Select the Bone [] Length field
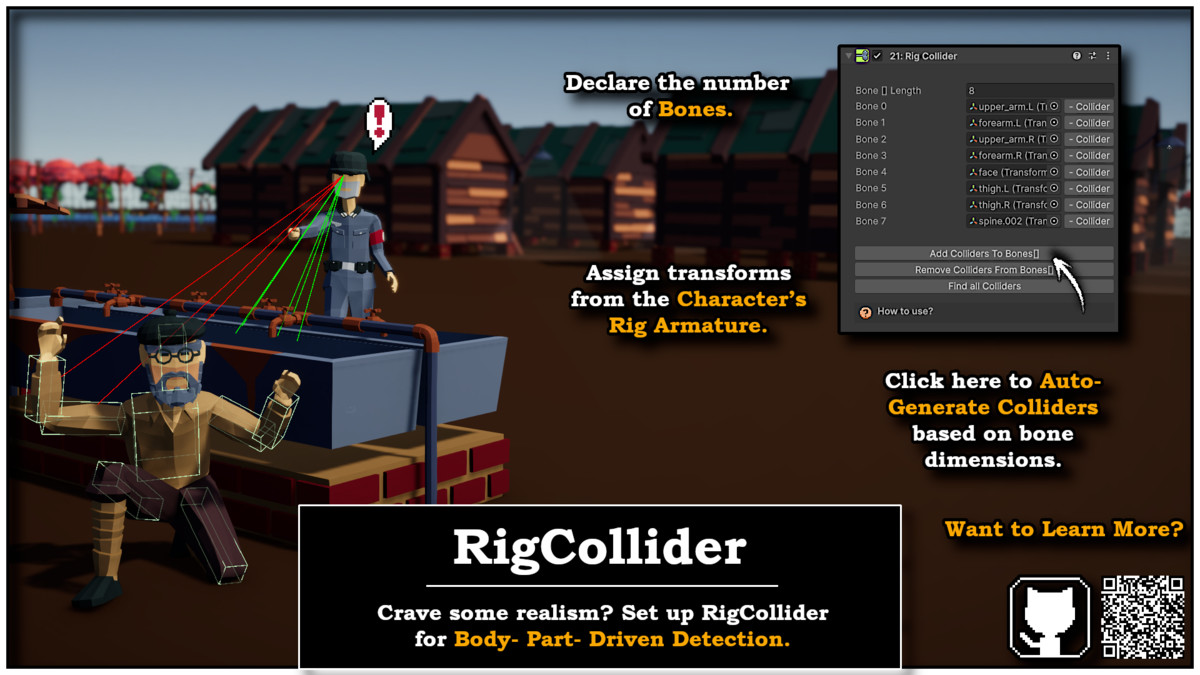The image size is (1200, 675). pyautogui.click(x=1038, y=90)
